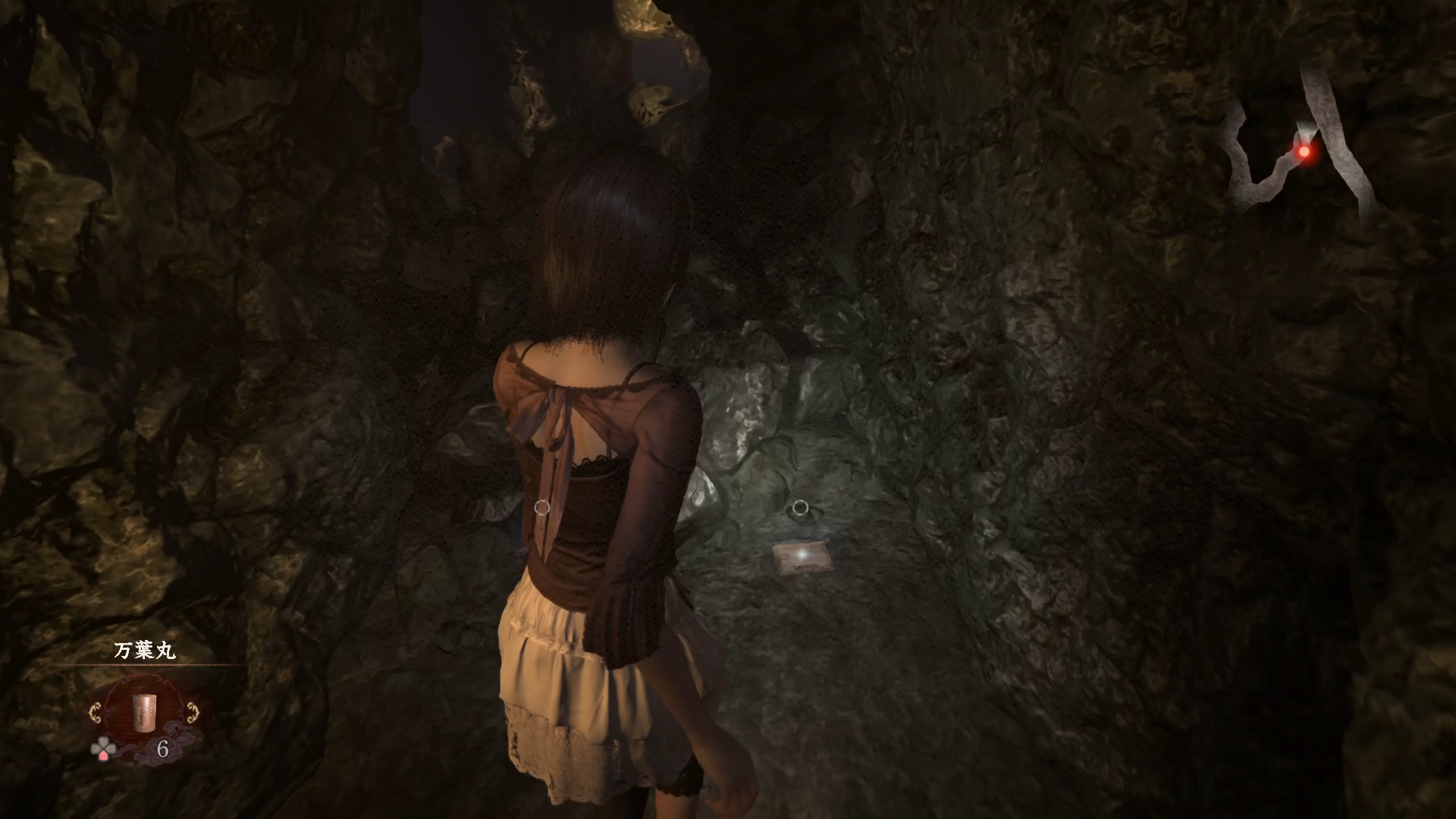Select the 万葉丸 healing item slot
This screenshot has height=819, width=1456.
pyautogui.click(x=144, y=712)
